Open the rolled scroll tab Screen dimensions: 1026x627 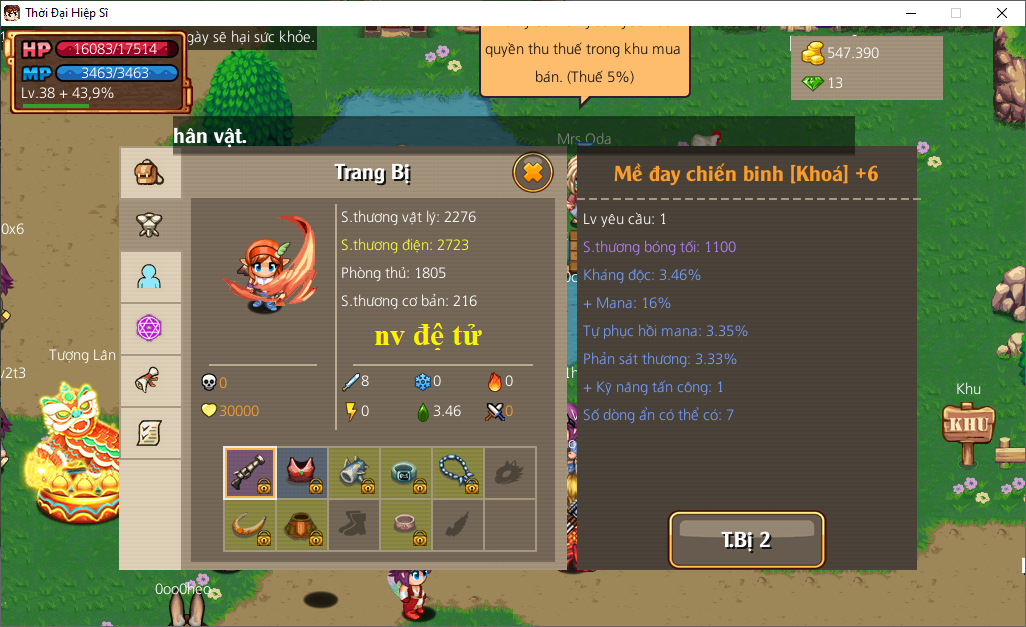pos(150,381)
